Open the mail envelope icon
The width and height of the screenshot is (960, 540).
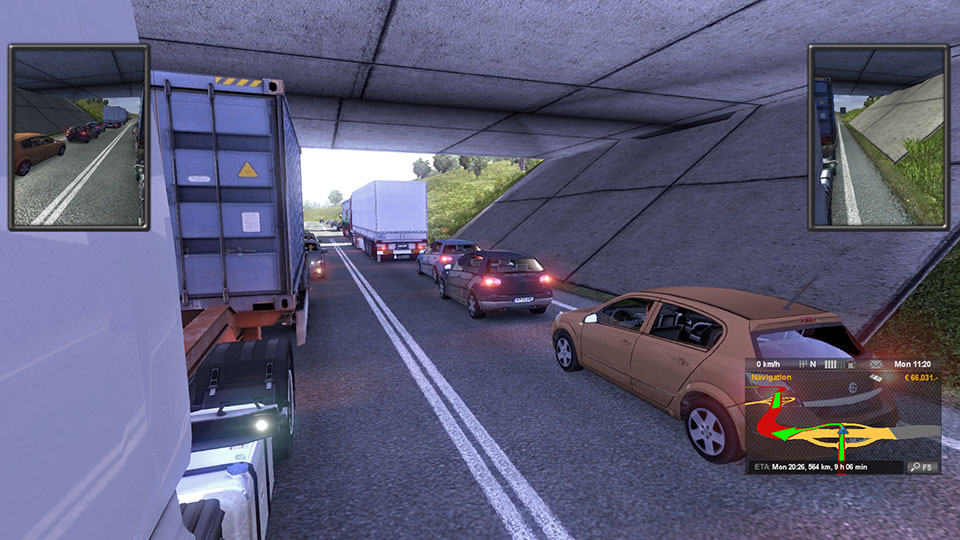click(x=876, y=364)
